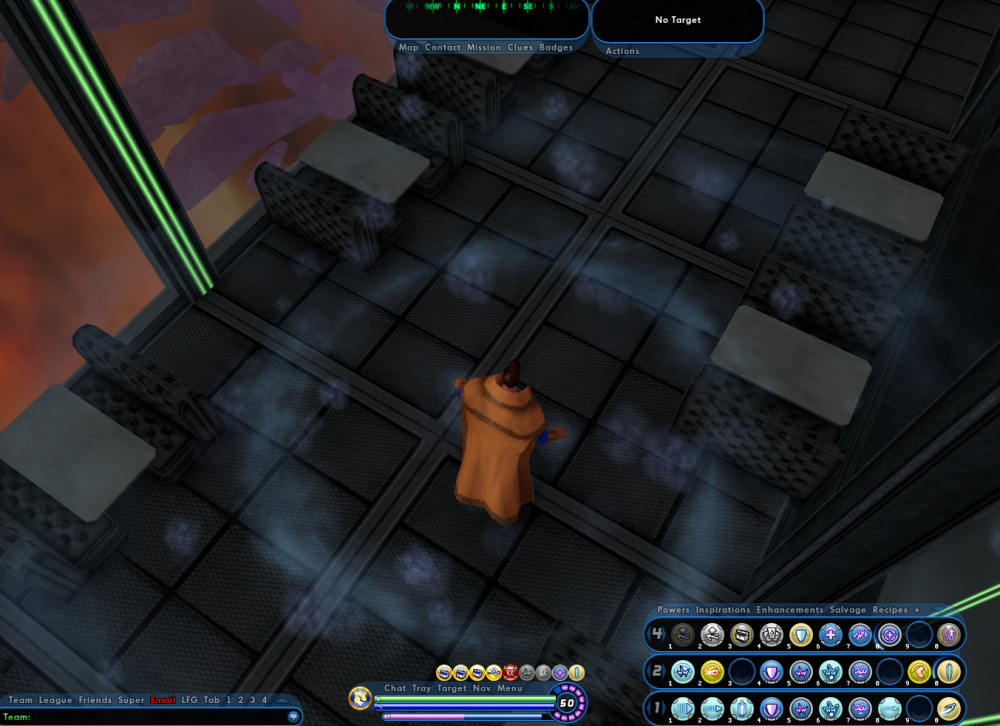
Task: Open the target Actions menu
Action: 623,51
